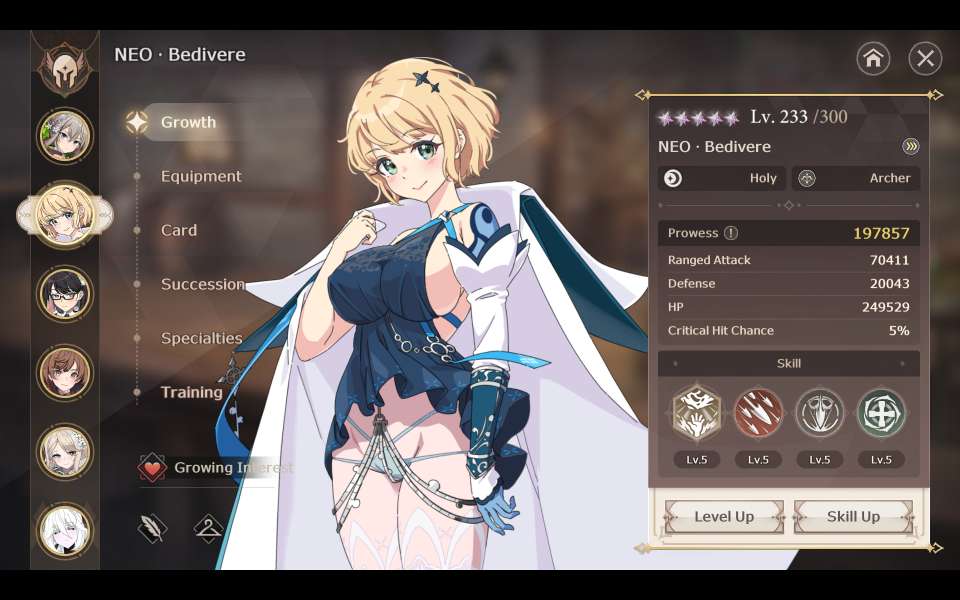960x600 pixels.
Task: Select the brown-haired character portrait
Action: click(65, 373)
